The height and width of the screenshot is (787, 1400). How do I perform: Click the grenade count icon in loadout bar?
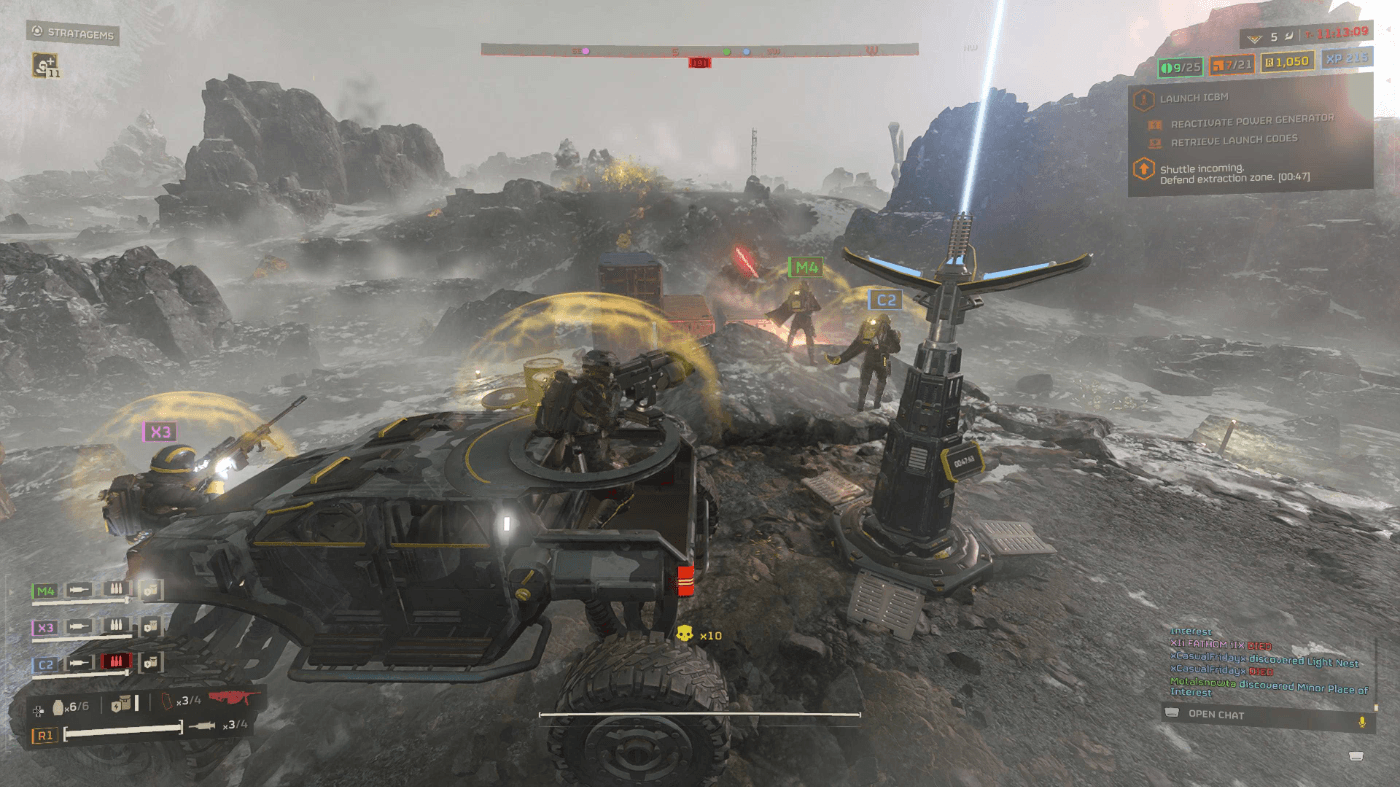click(x=58, y=705)
